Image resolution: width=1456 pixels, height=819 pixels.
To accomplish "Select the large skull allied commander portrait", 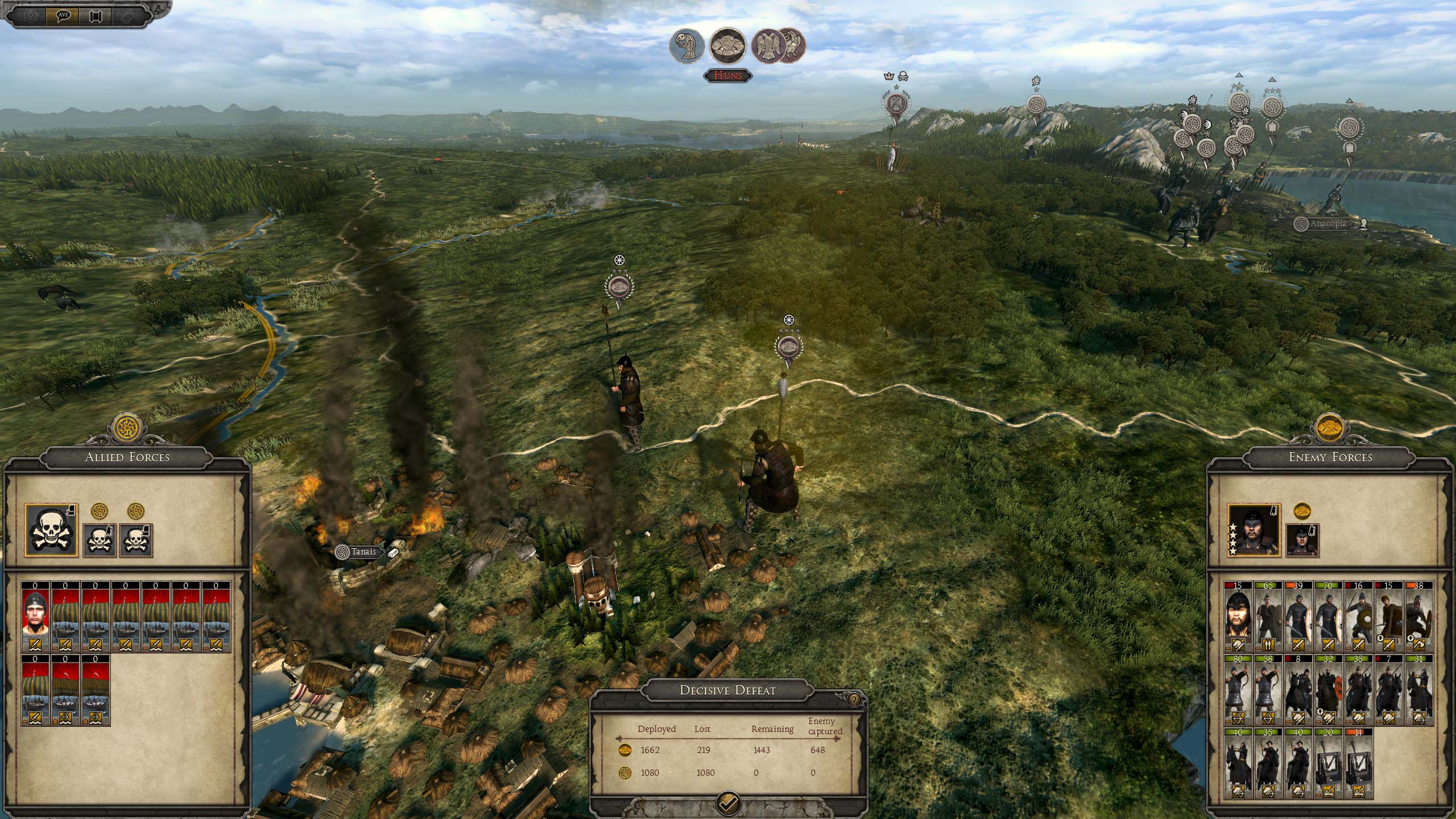I will pos(51,530).
